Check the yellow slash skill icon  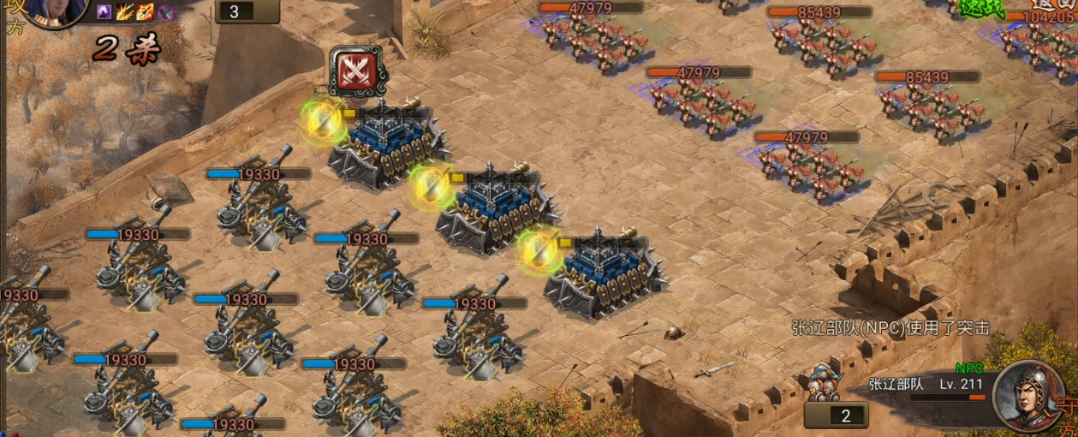point(125,12)
